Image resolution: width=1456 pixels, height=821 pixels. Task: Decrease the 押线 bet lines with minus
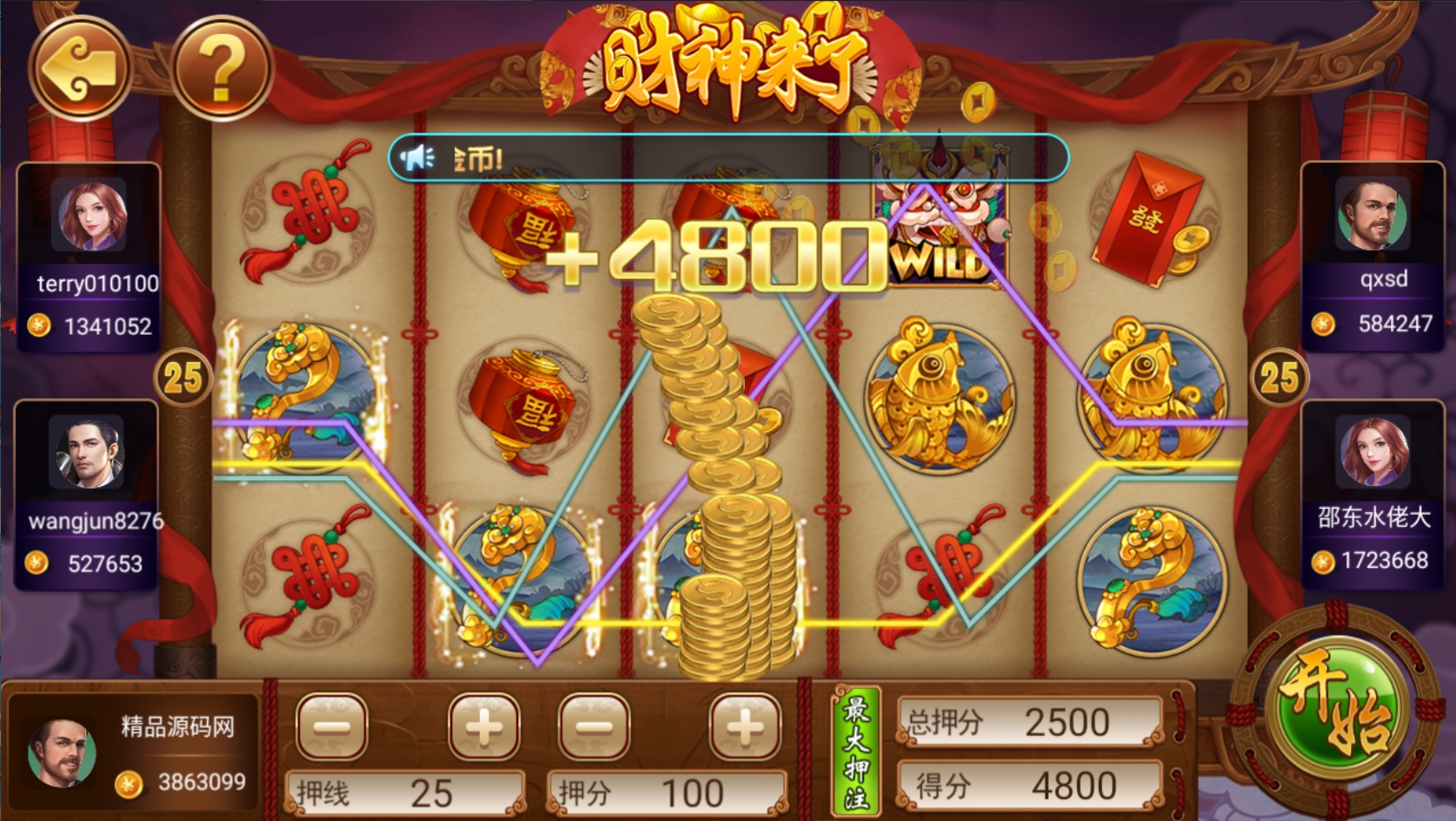(x=332, y=726)
